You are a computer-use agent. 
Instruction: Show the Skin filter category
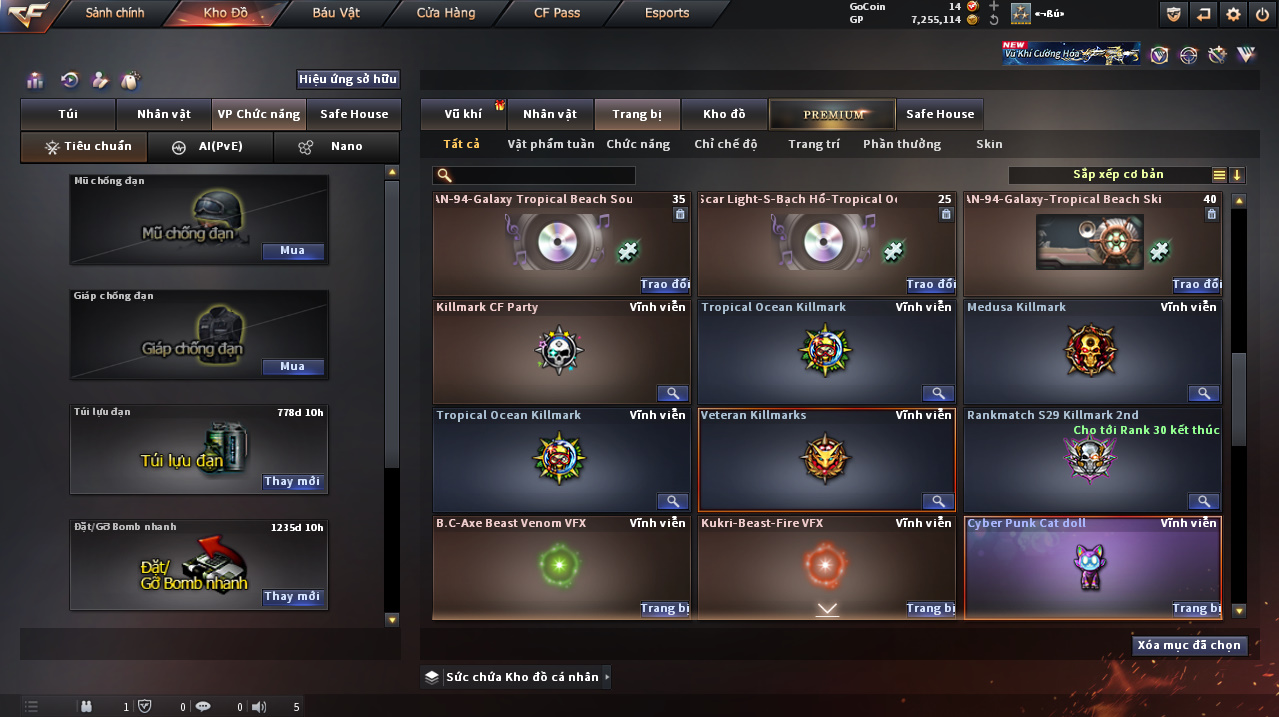989,145
